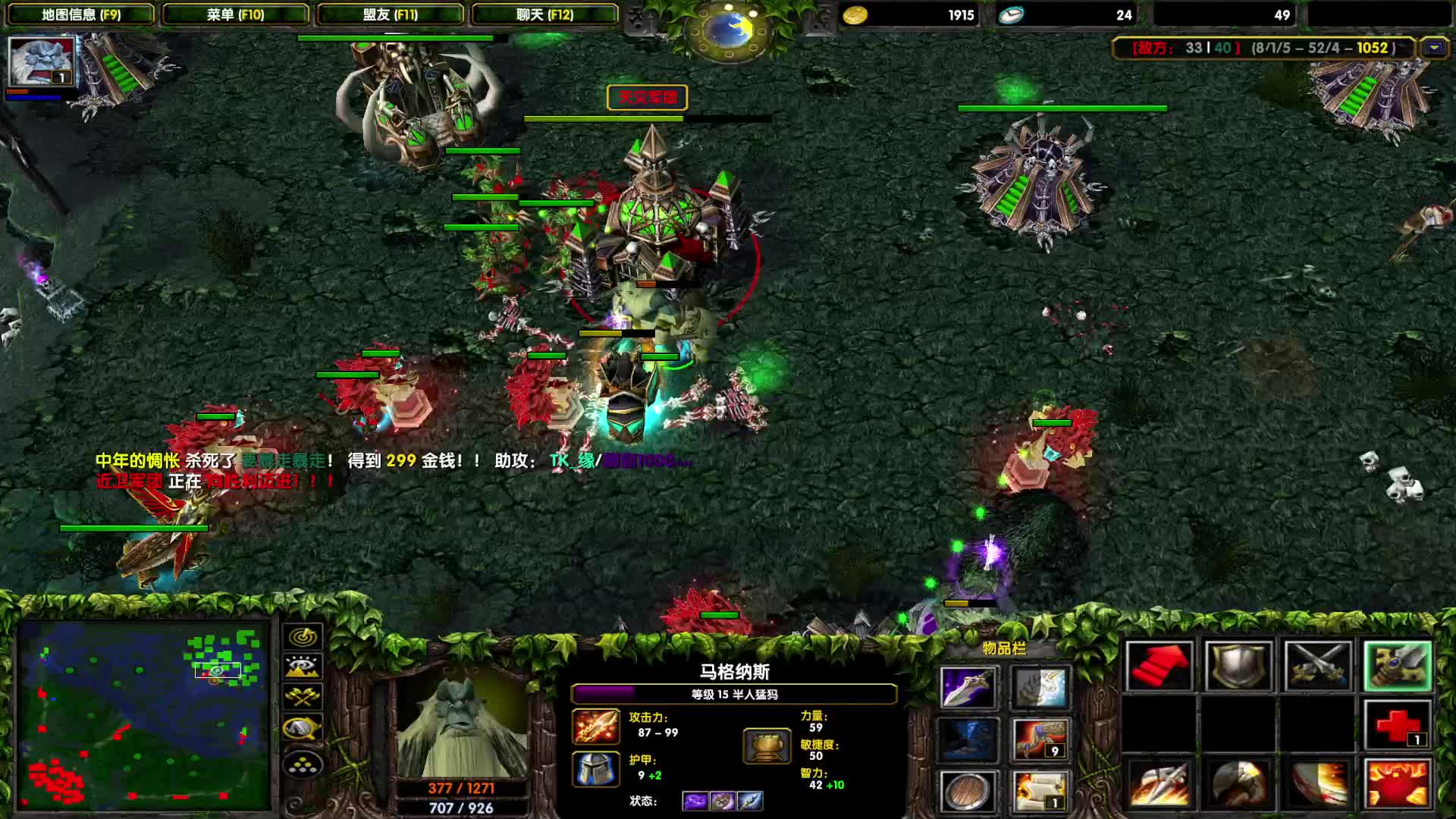Issue the move command with red arrow
The height and width of the screenshot is (819, 1456).
click(x=1159, y=667)
